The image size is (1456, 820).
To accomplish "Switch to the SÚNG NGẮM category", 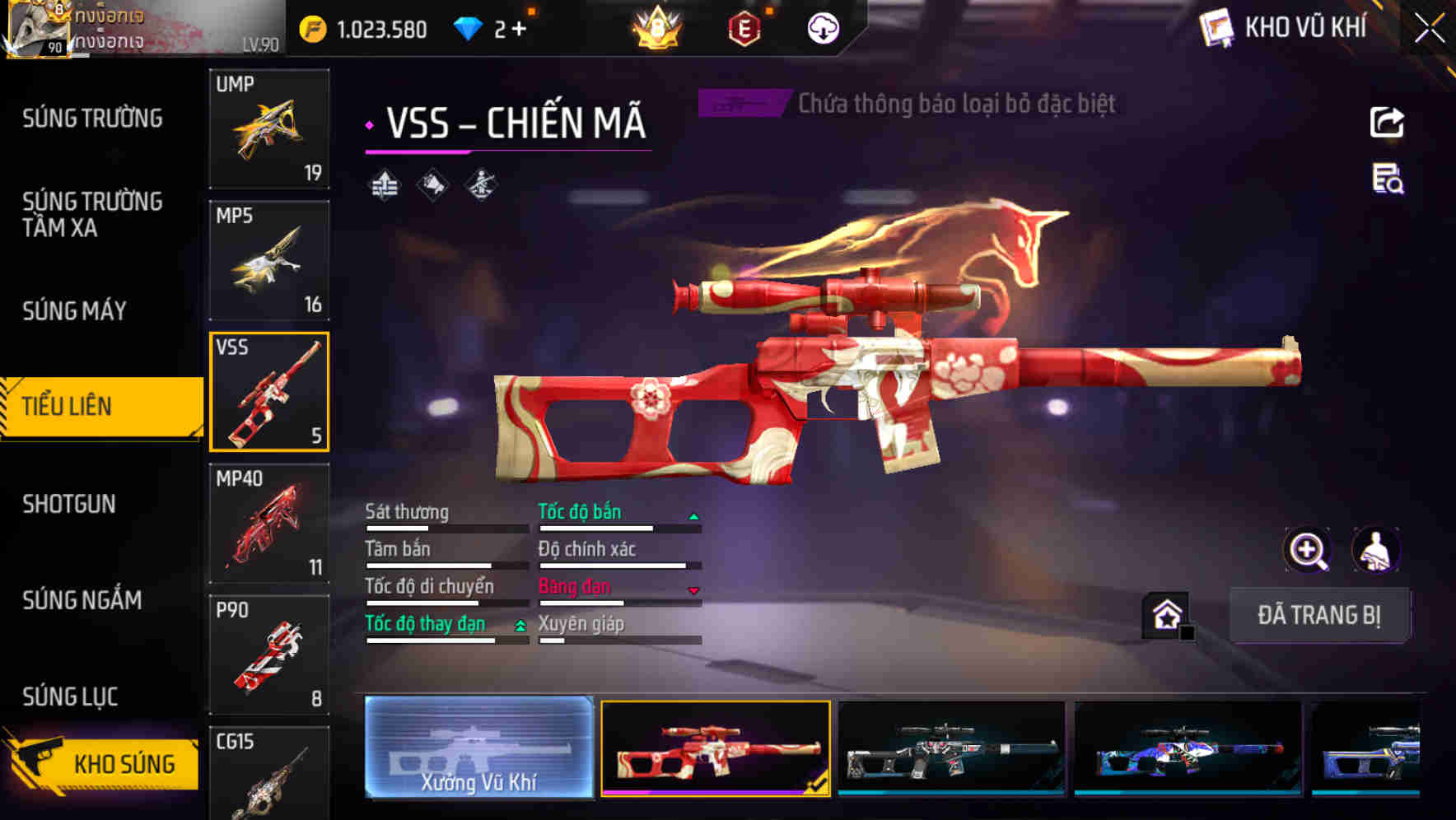I will pos(83,601).
